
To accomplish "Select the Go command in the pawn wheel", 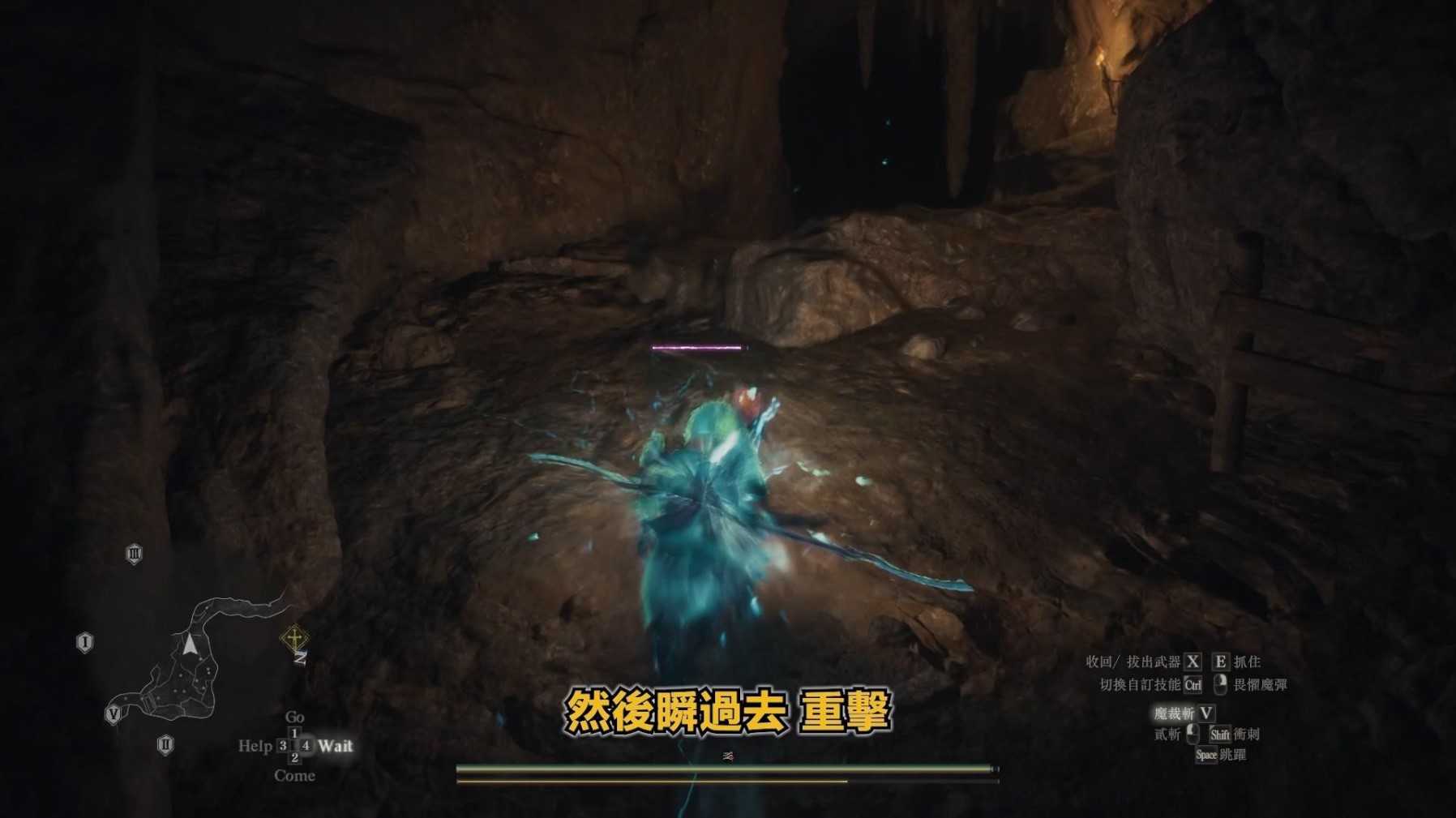I will click(295, 717).
